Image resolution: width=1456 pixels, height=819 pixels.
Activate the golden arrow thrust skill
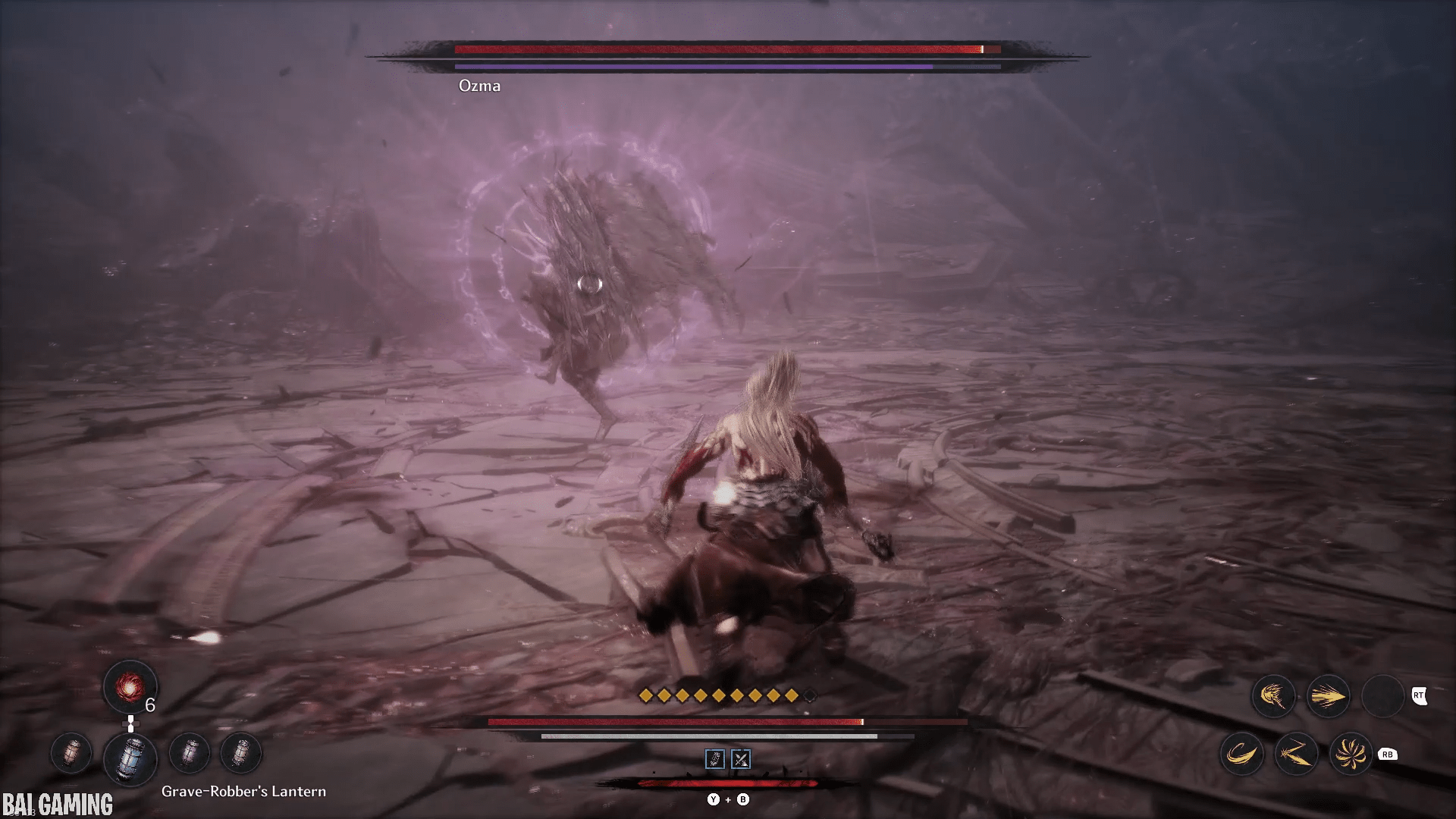tap(1328, 696)
